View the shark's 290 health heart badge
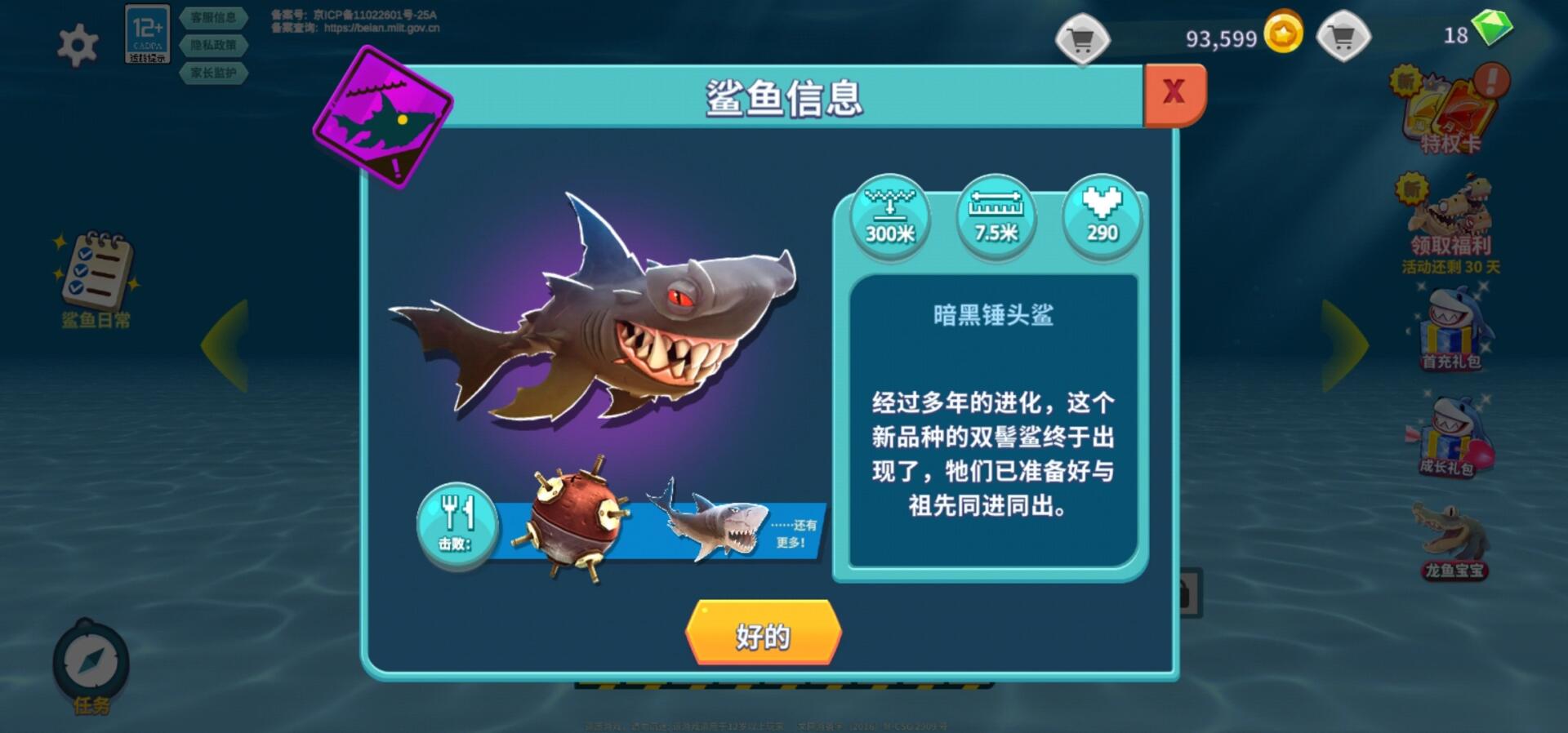The height and width of the screenshot is (733, 1568). click(1101, 216)
